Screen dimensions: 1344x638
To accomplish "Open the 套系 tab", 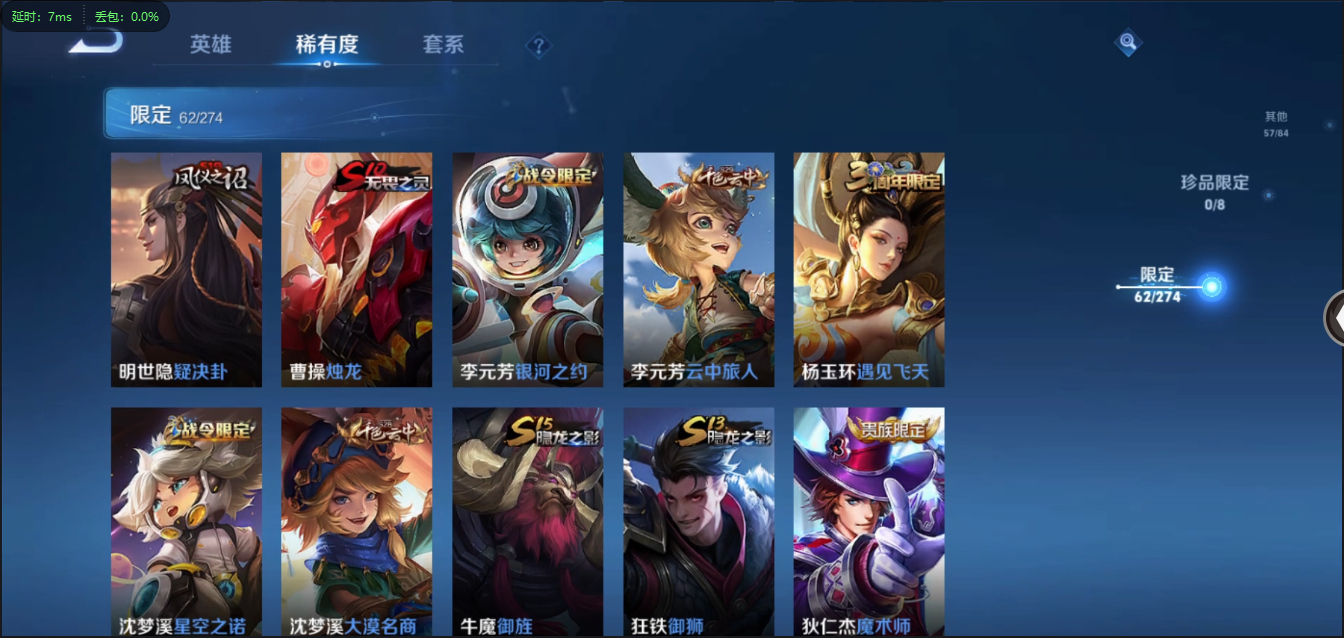I will point(443,45).
